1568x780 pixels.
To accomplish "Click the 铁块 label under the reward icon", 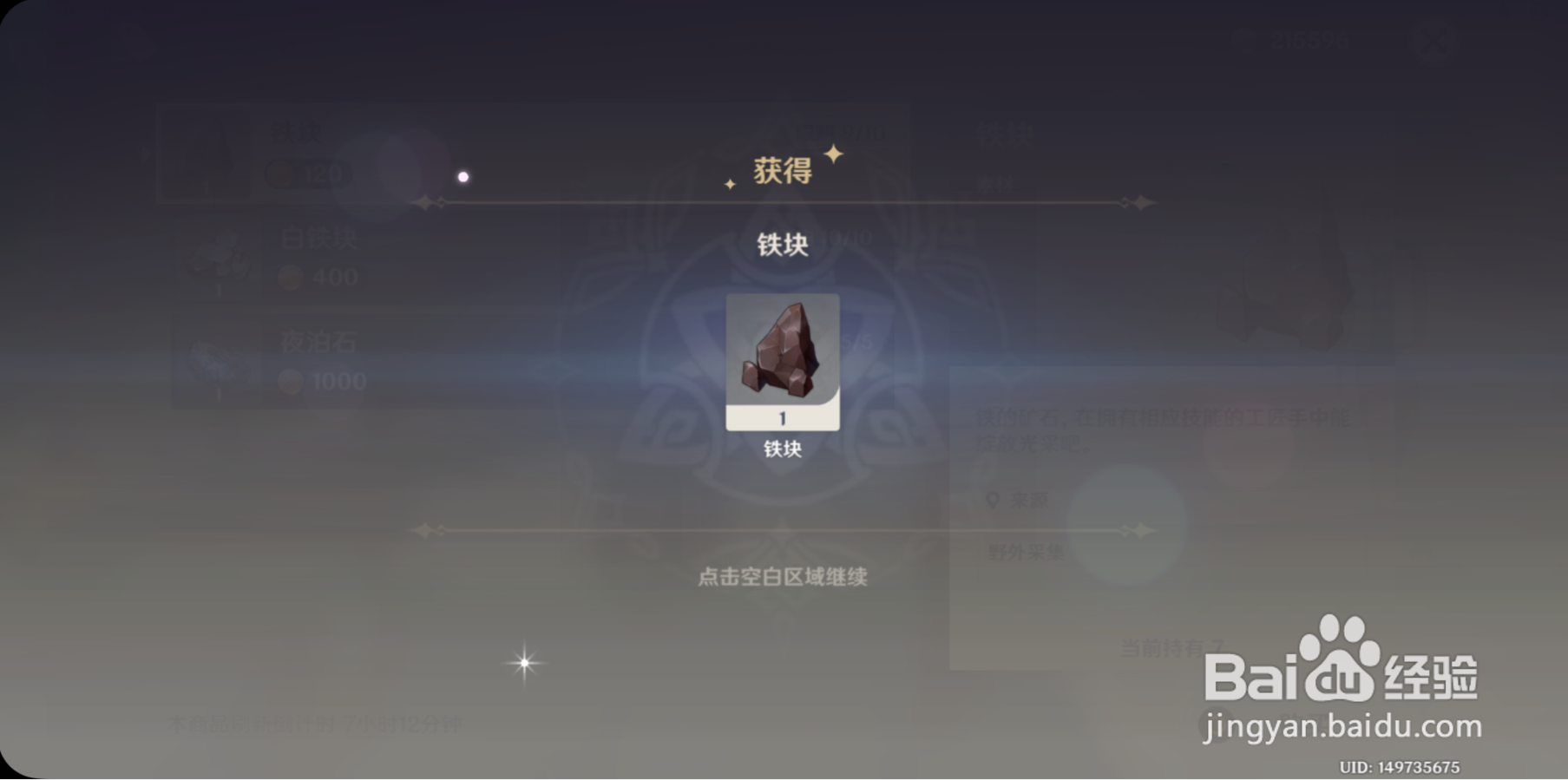I will pos(782,451).
